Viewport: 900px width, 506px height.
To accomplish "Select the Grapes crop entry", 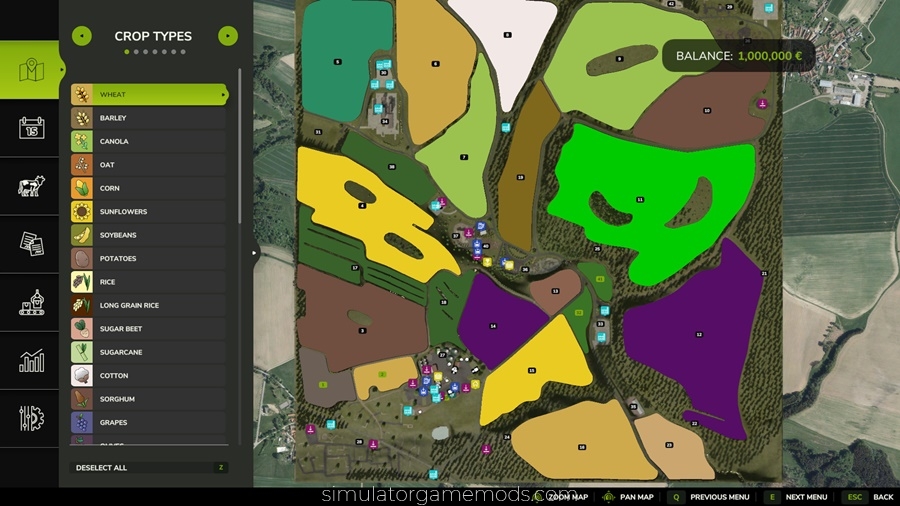I will 150,422.
